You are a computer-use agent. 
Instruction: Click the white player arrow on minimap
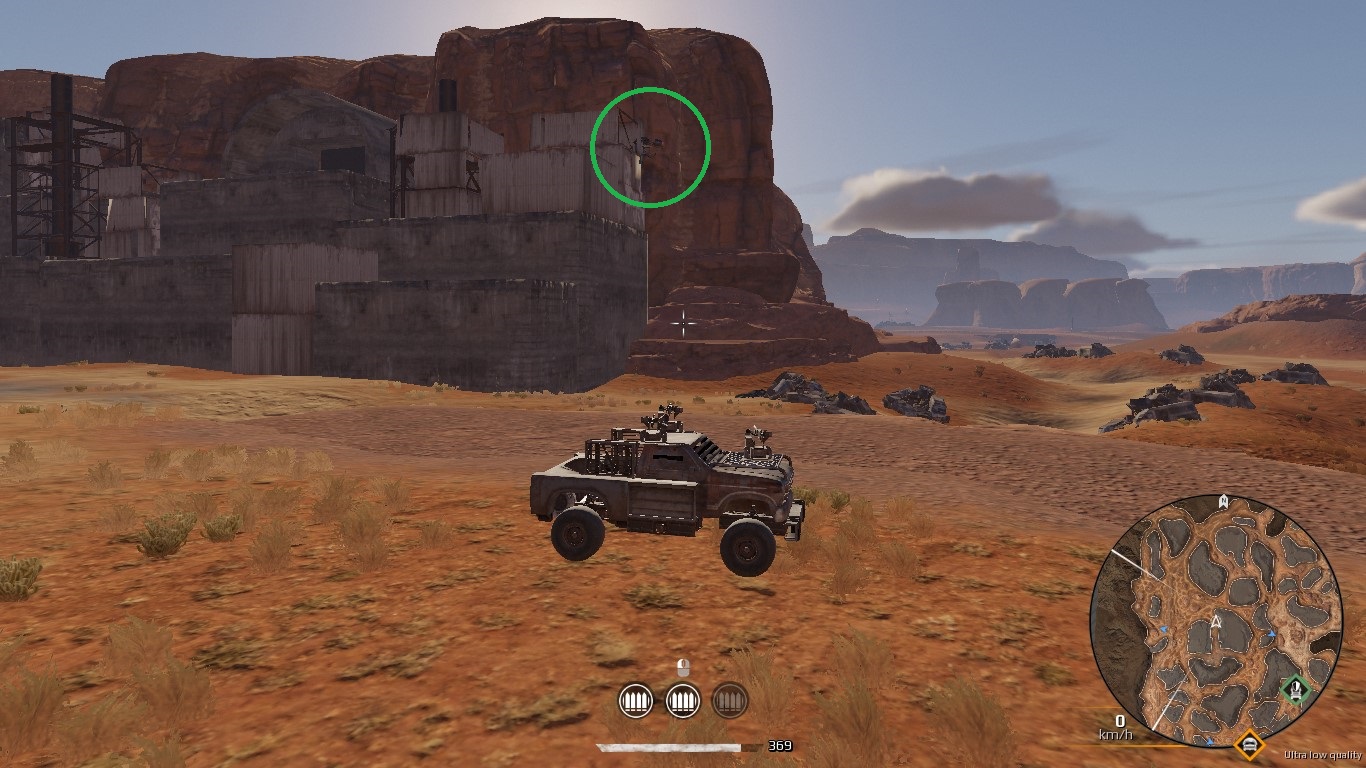pos(1216,621)
